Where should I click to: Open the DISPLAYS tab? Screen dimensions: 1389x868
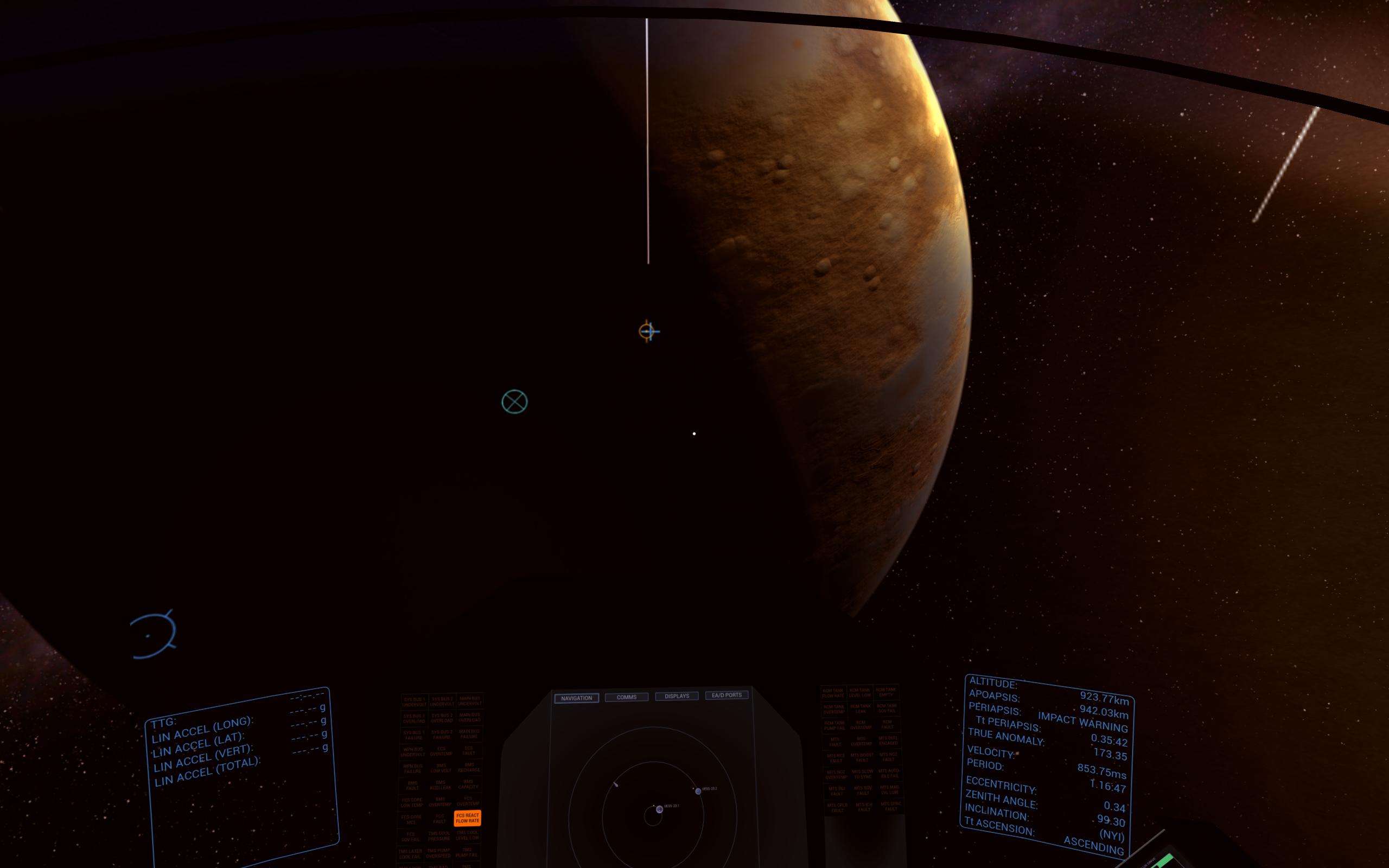coord(676,696)
